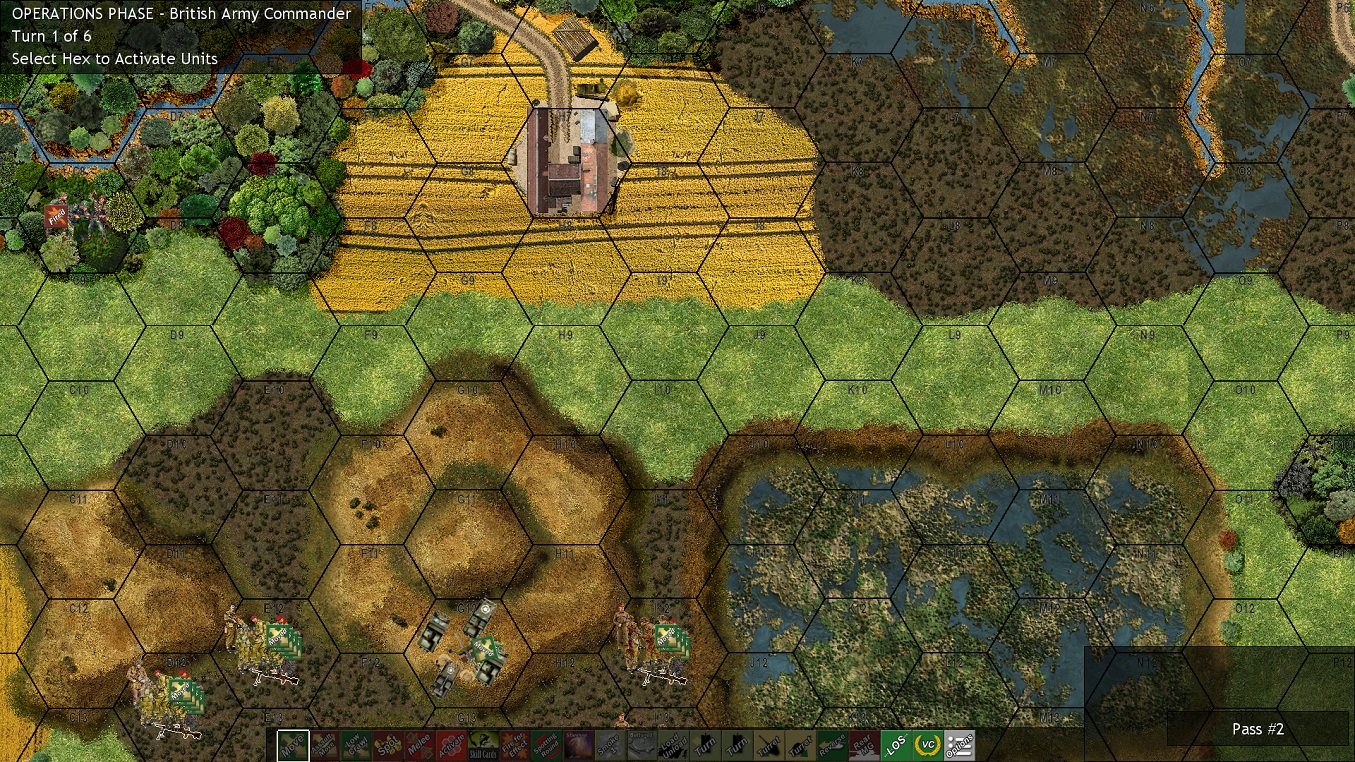Screen dimensions: 1355x762
Task: Activate the Low Crawl order
Action: tap(357, 744)
